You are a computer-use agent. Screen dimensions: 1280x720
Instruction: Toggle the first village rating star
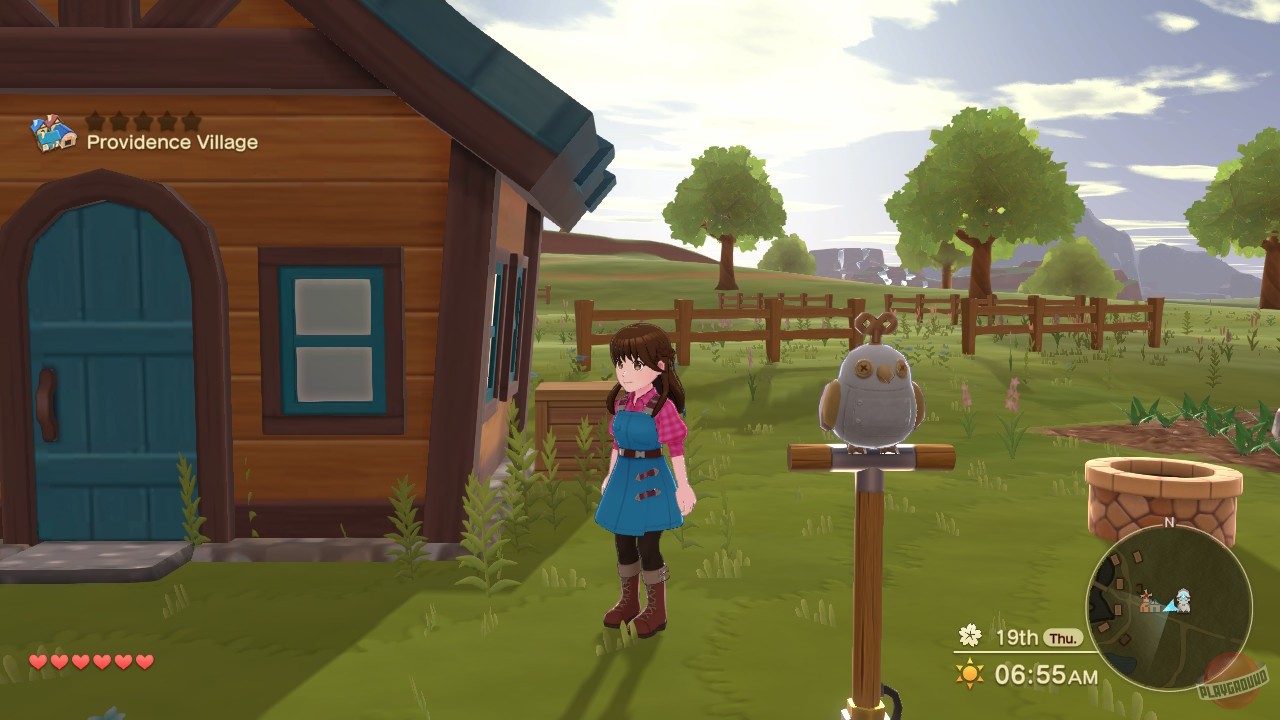click(95, 122)
